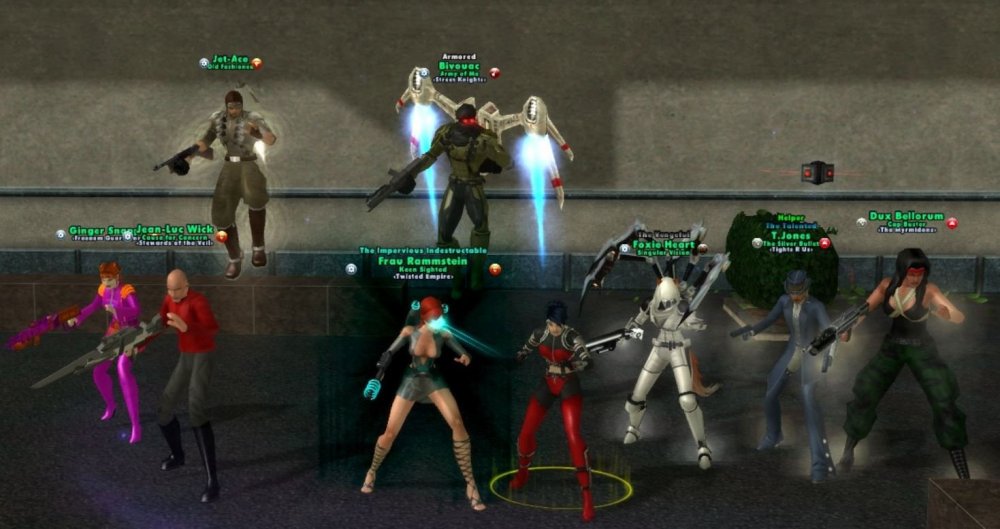The width and height of the screenshot is (1000, 529).
Task: Select T.Jones by nameplate
Action: pos(788,235)
